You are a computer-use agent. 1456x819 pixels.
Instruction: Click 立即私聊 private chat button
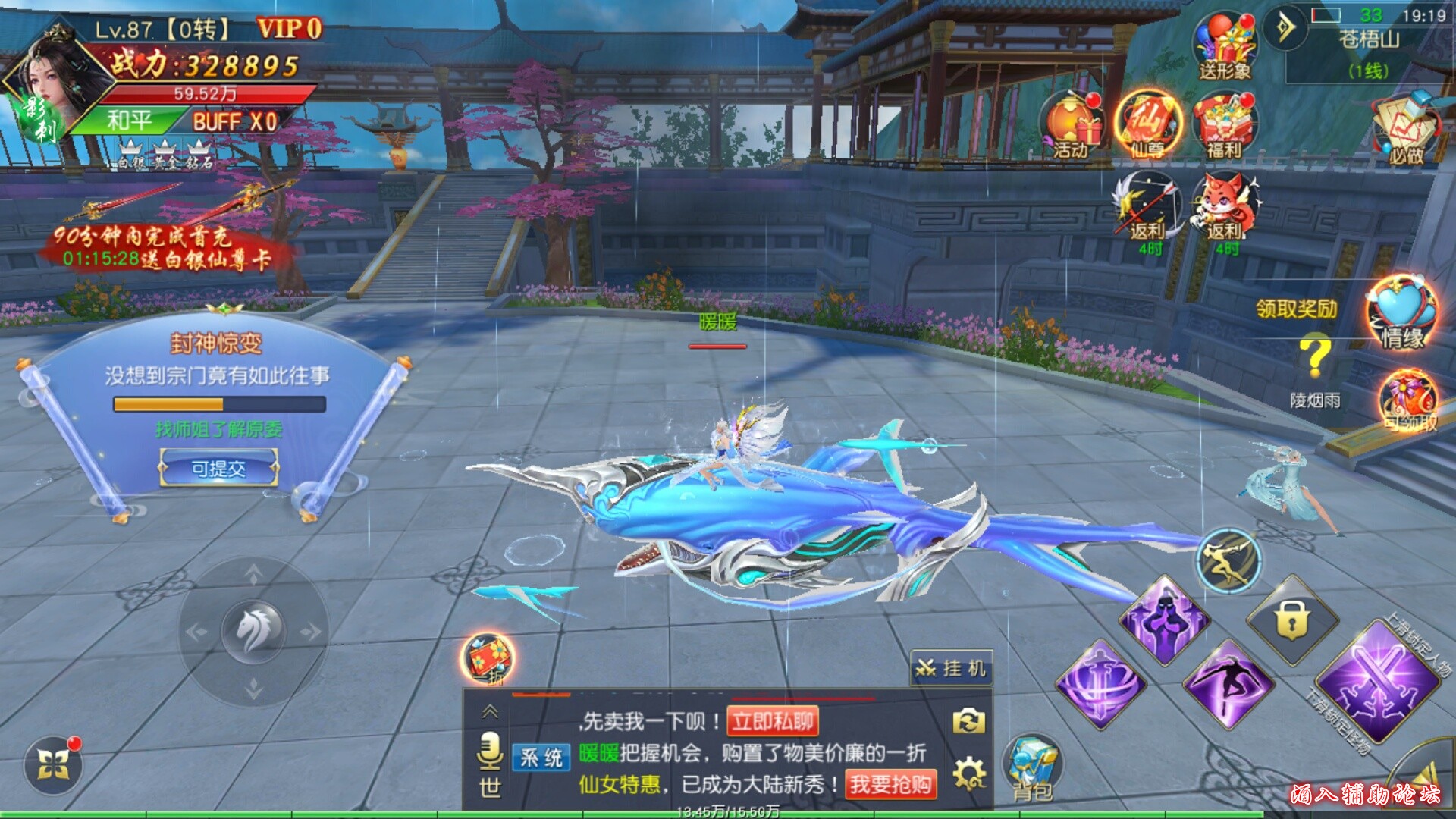pos(773,721)
